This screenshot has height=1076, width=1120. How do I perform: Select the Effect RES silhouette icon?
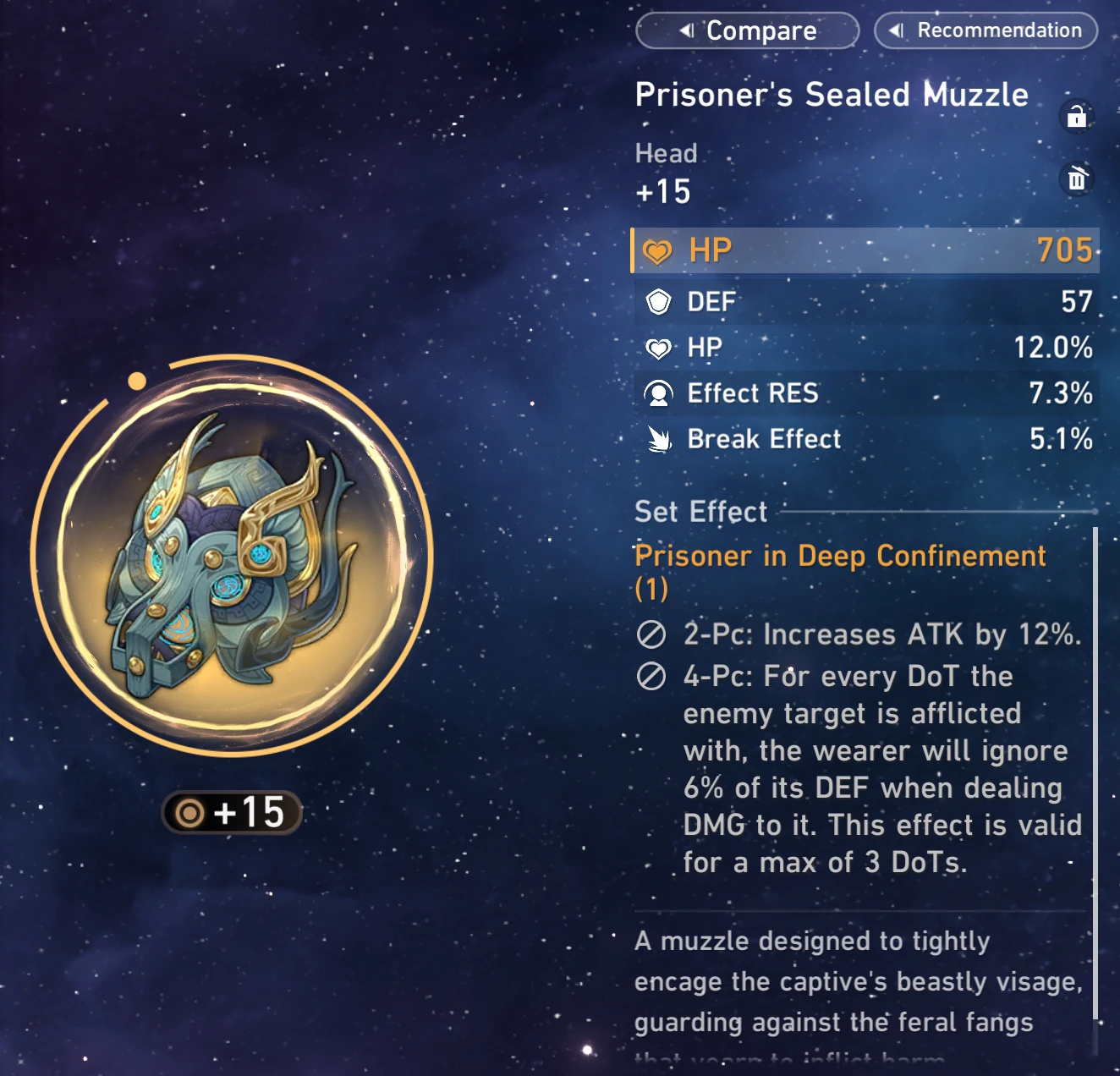(661, 393)
